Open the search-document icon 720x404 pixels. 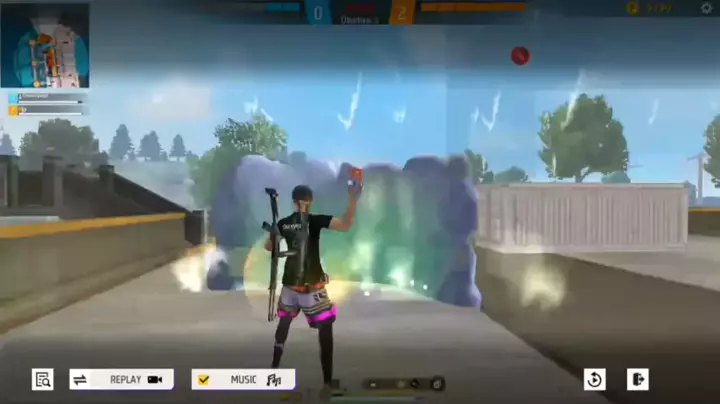coord(42,379)
